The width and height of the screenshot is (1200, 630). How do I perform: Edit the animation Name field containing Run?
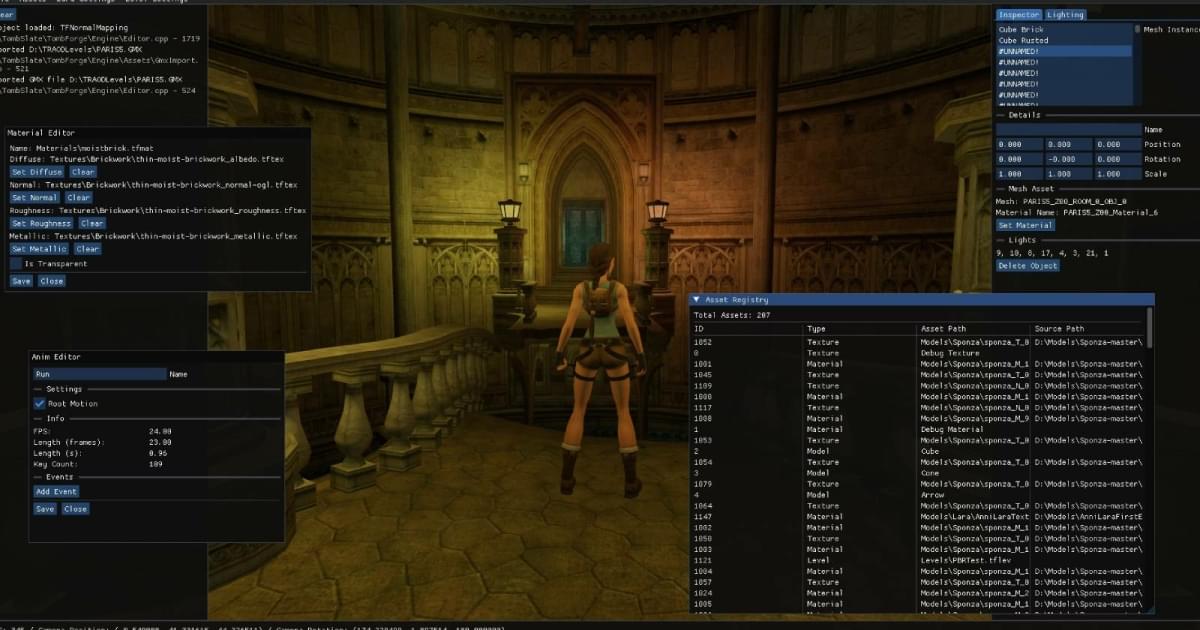coord(99,374)
